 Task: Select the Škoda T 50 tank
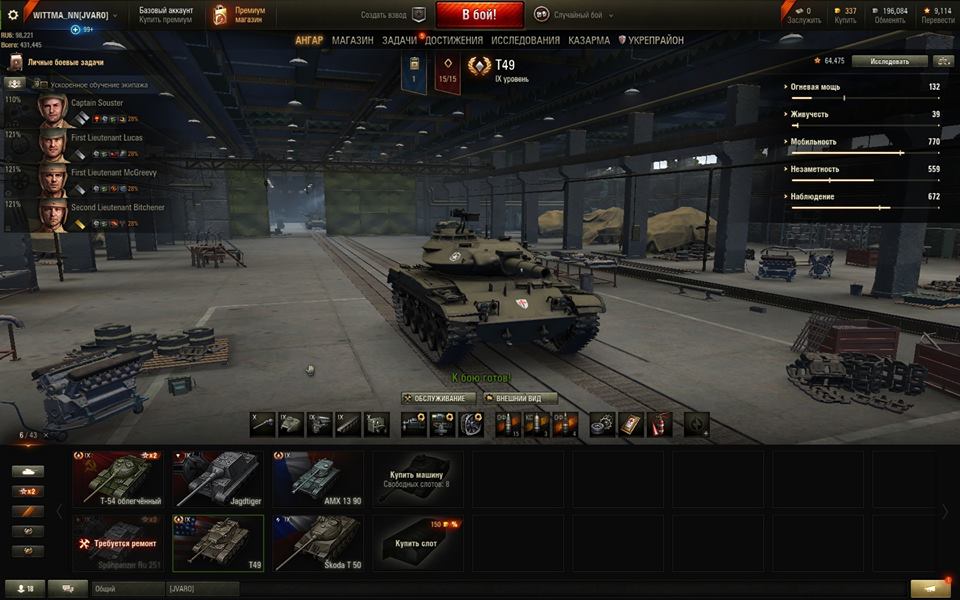tap(317, 543)
